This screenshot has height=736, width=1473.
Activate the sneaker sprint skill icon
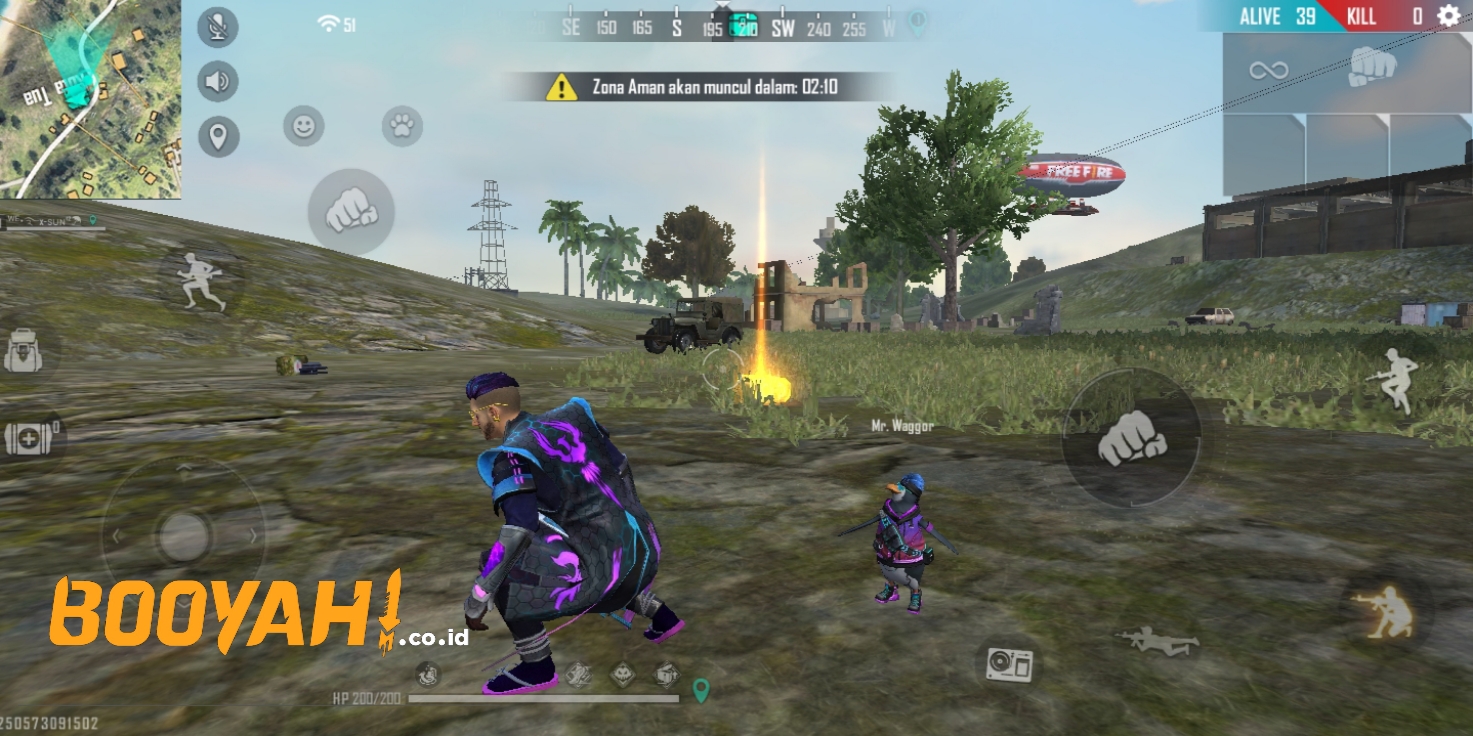[x=578, y=674]
